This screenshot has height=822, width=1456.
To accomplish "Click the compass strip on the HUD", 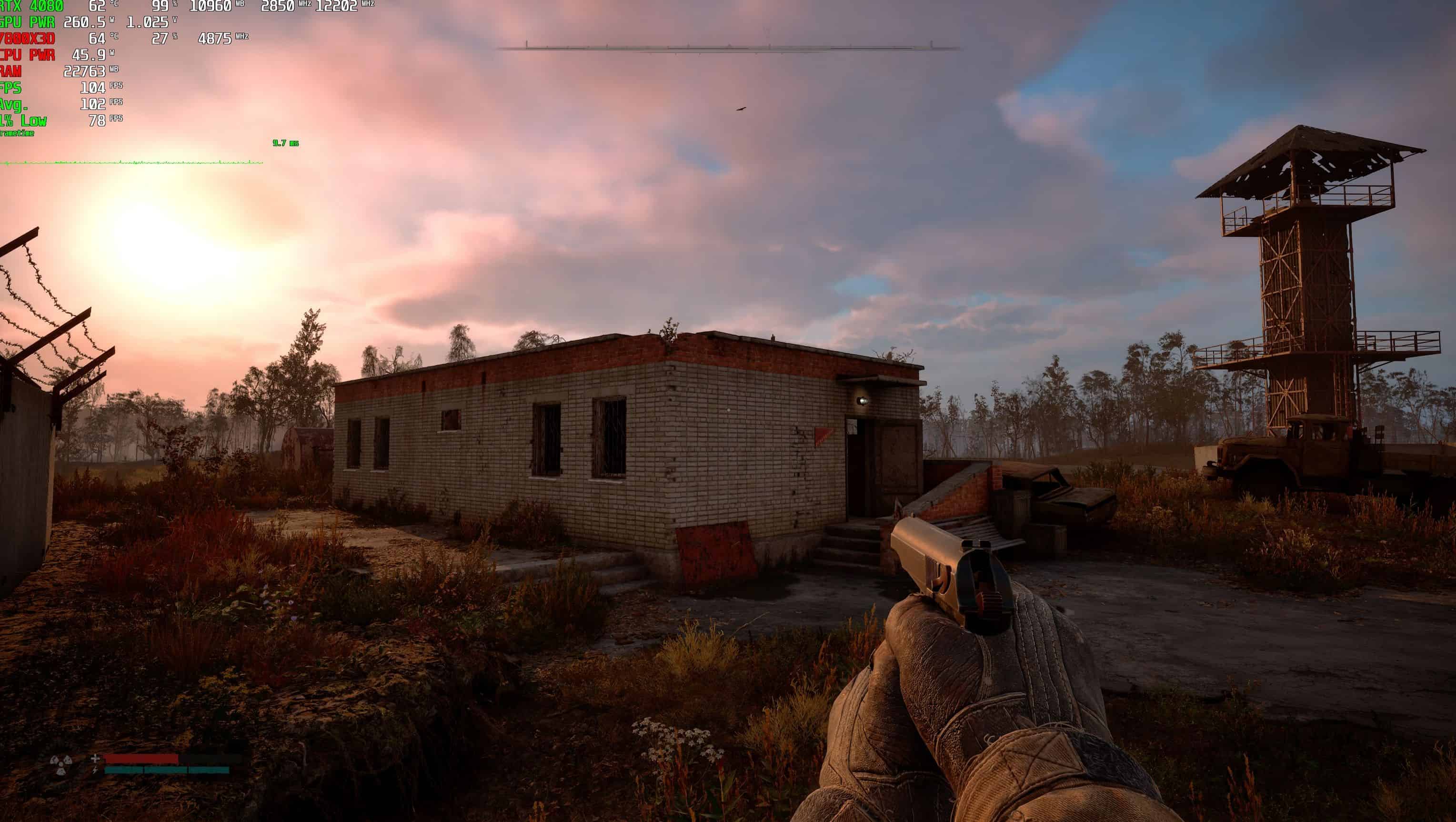I will click(729, 48).
